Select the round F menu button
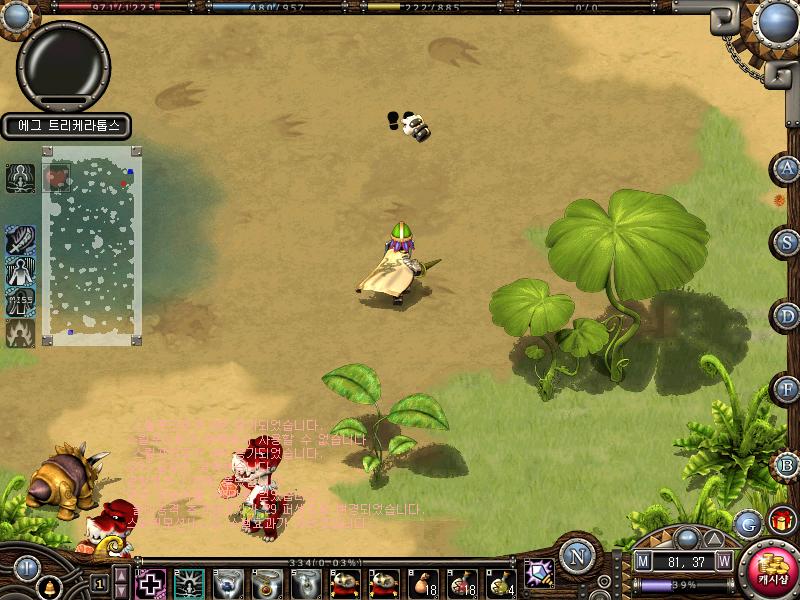Image resolution: width=800 pixels, height=600 pixels. tap(788, 389)
